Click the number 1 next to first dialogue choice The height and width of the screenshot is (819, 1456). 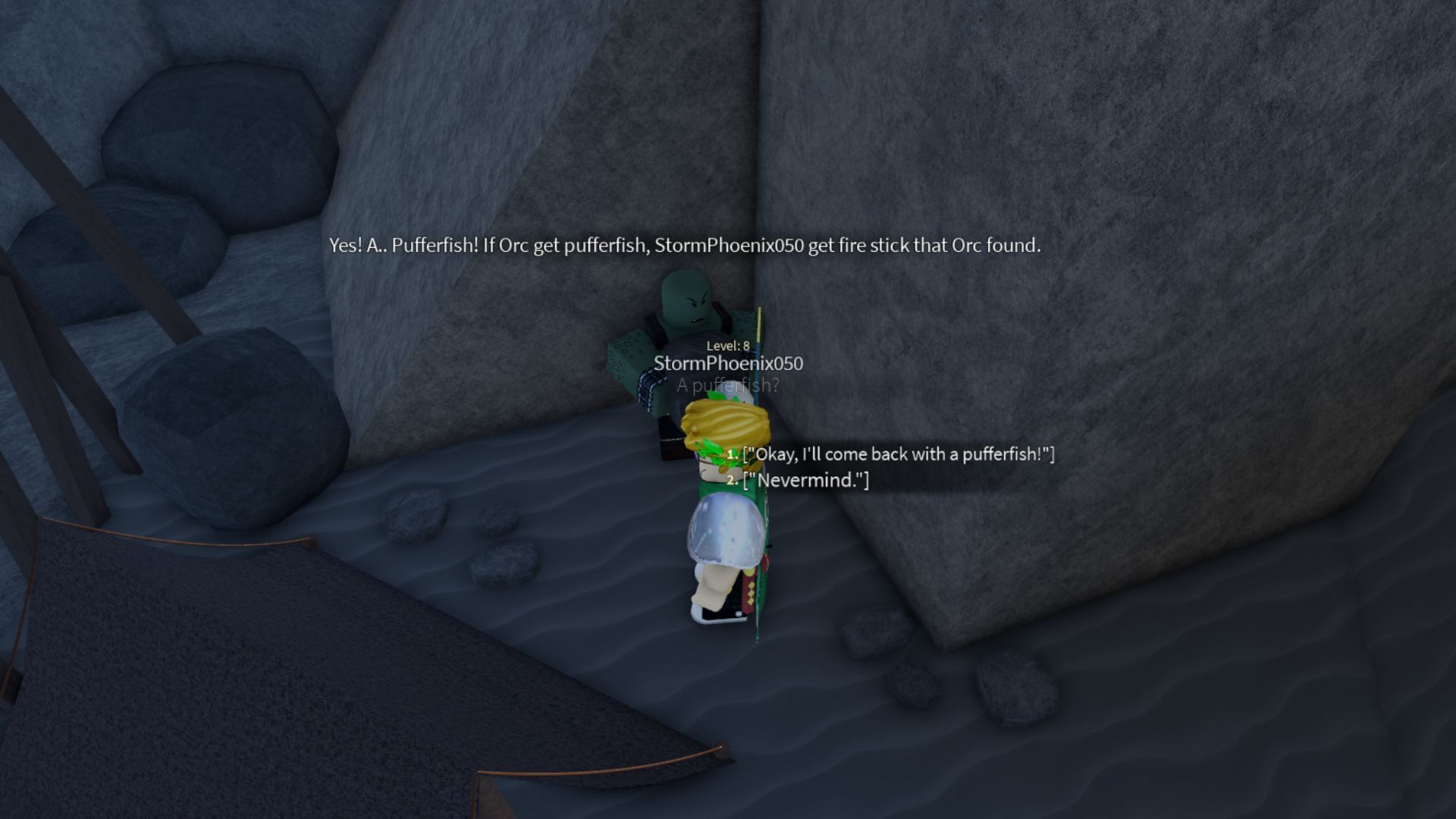pos(730,453)
